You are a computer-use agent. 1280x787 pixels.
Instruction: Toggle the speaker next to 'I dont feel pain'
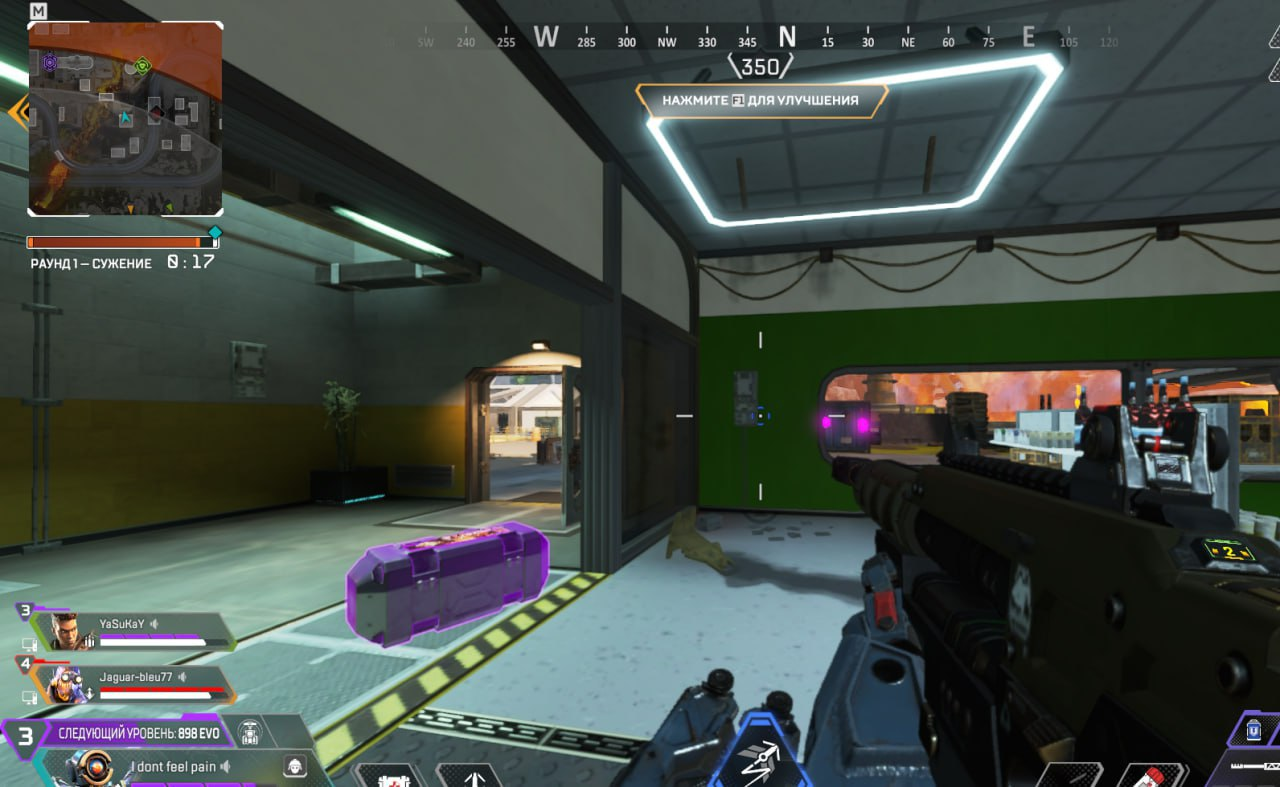[226, 767]
